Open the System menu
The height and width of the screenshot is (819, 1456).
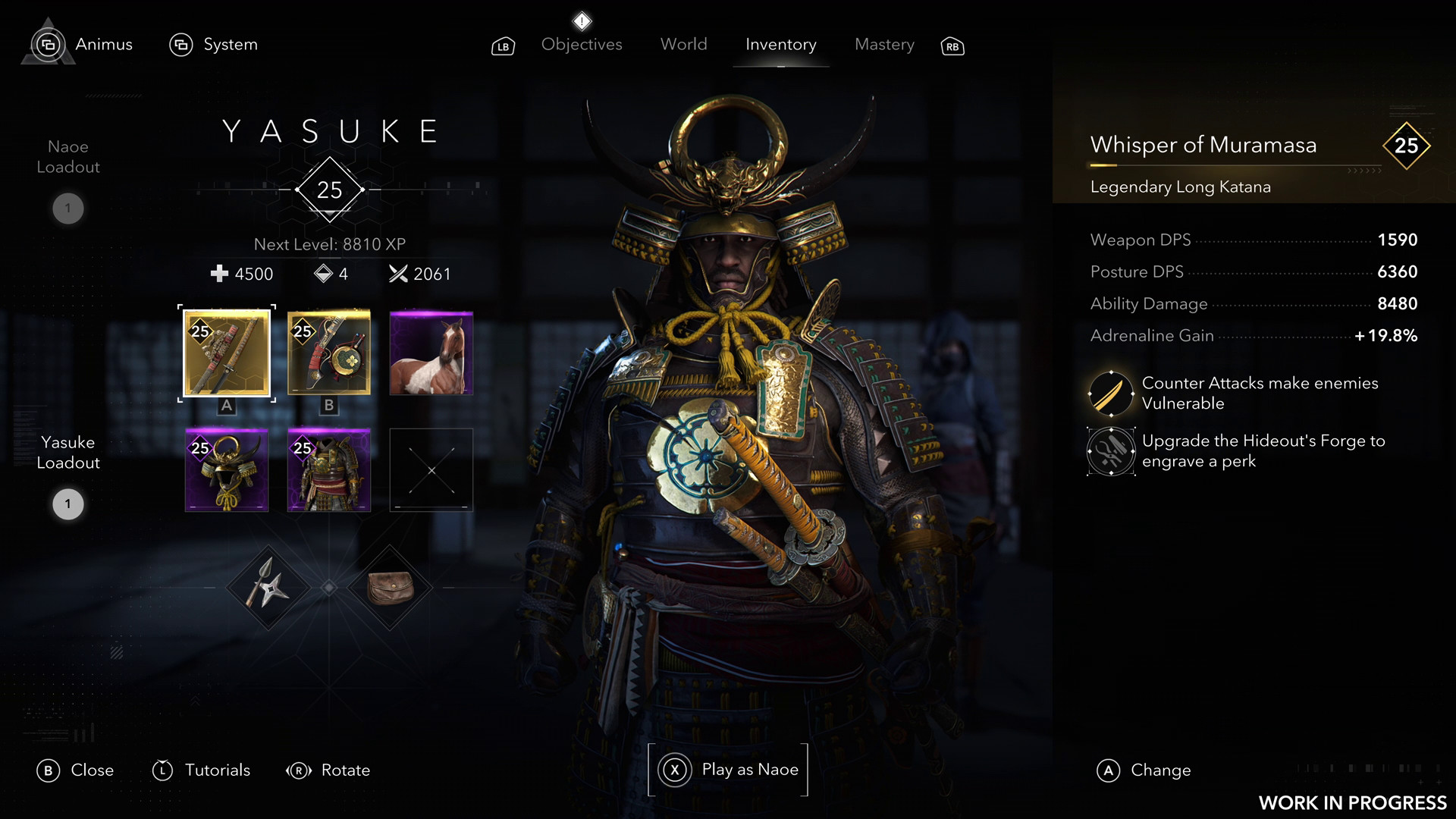[214, 45]
